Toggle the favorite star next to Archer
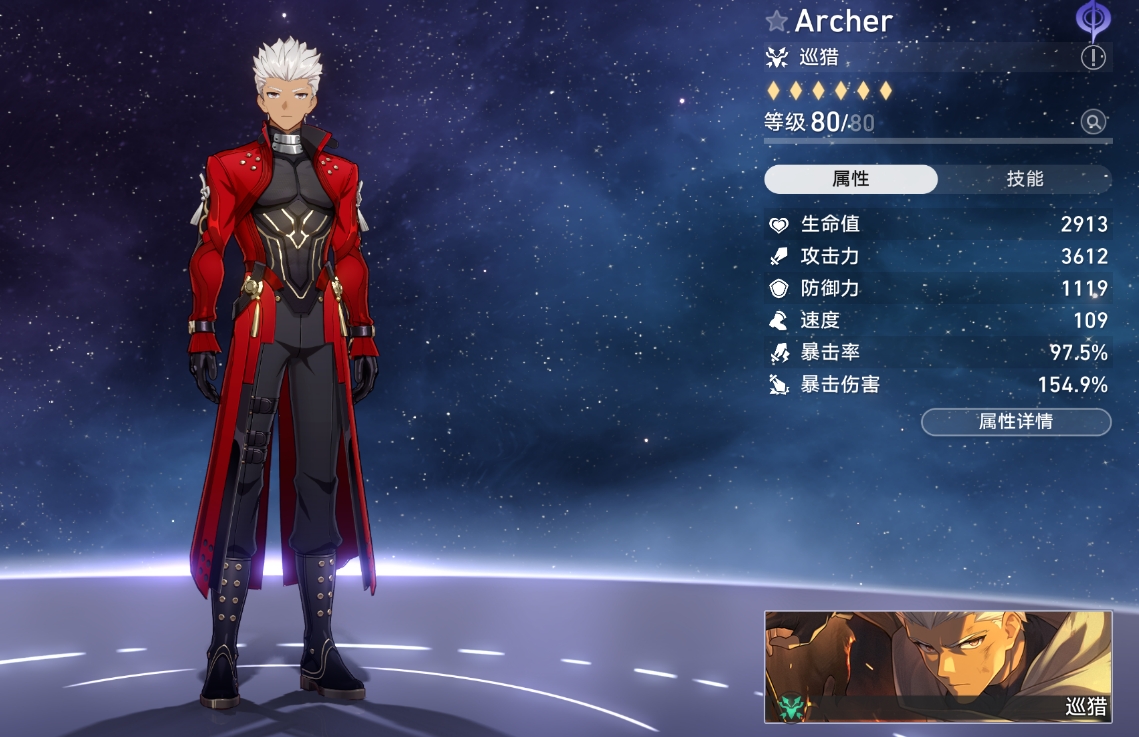Screen dimensions: 1139x737 tap(777, 21)
